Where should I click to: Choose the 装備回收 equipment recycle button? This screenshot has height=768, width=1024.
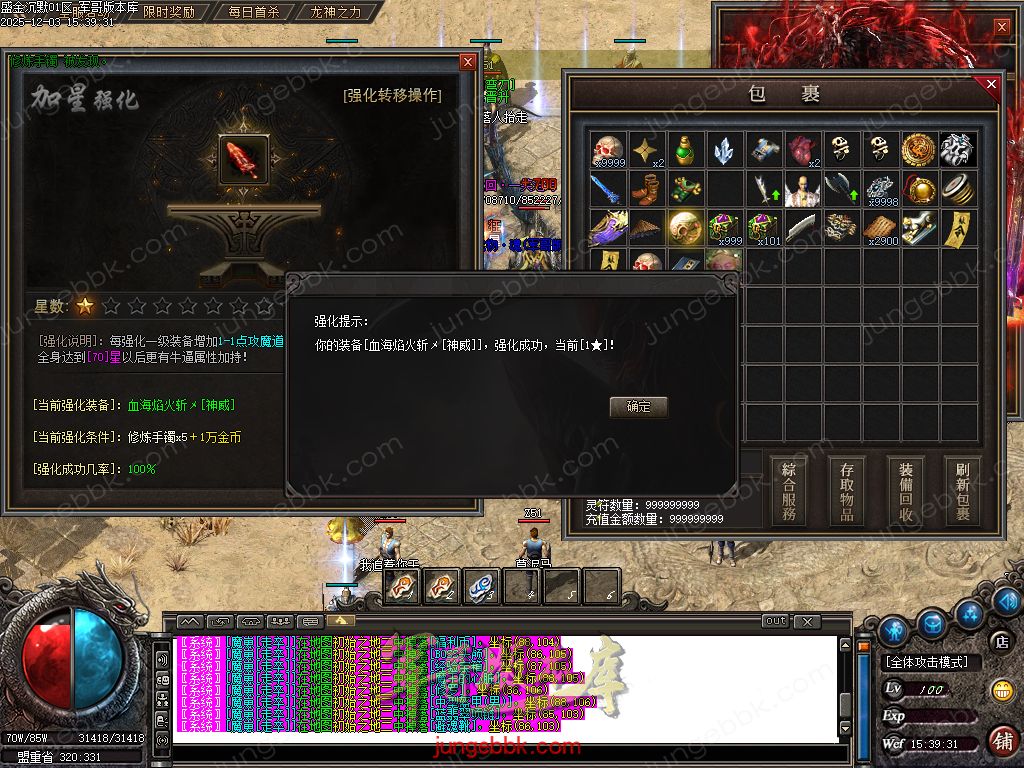[906, 491]
